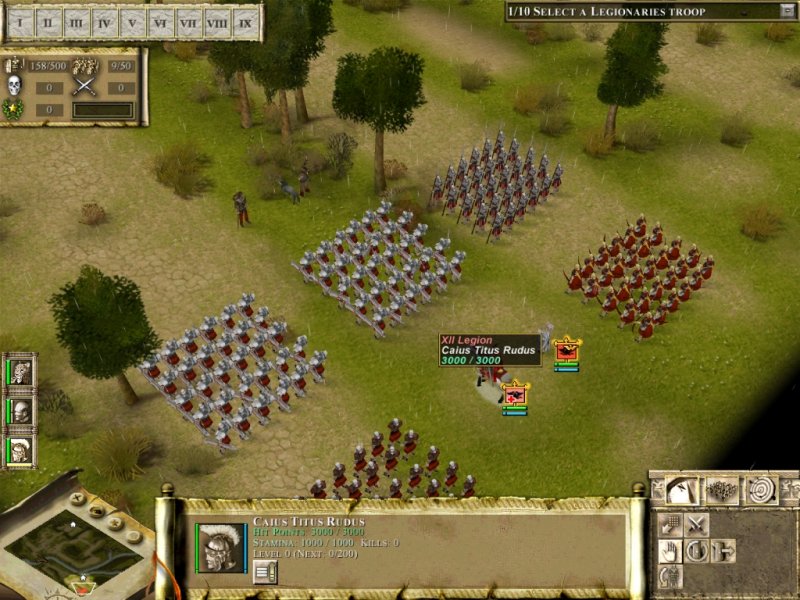Open the scroll details button under the hero portrait

pyautogui.click(x=264, y=571)
